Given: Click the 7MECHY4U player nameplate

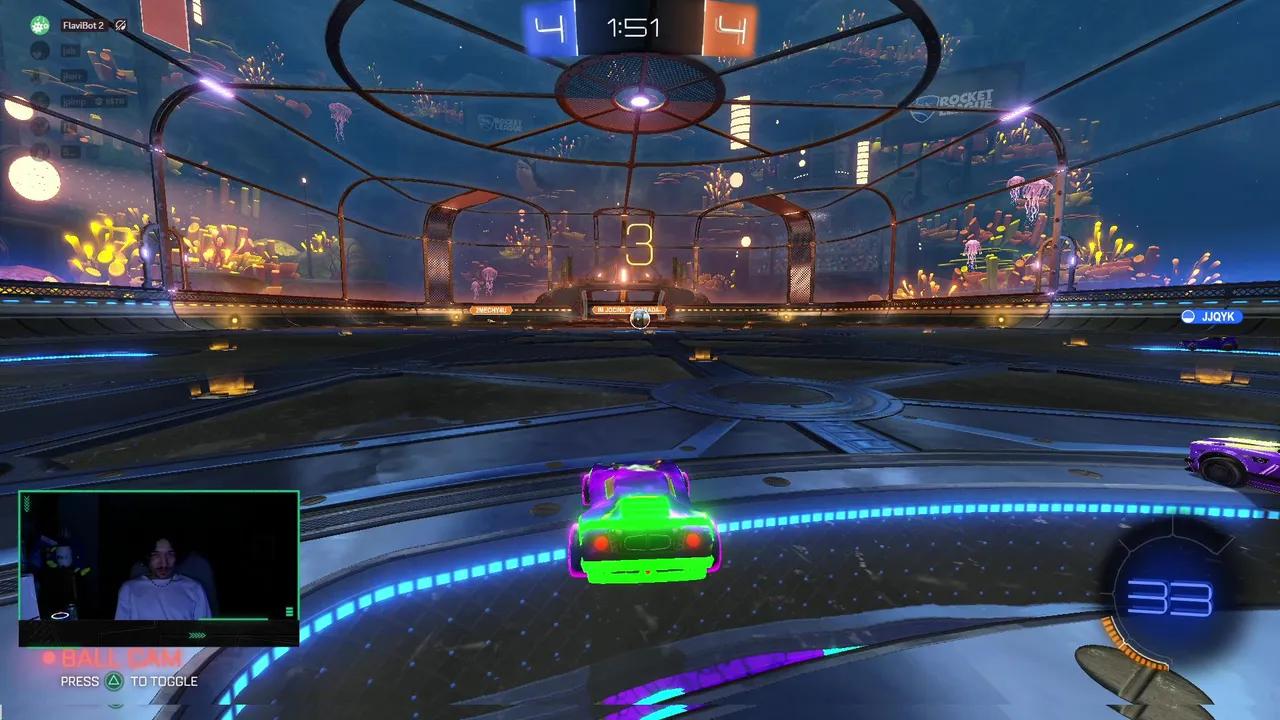Looking at the screenshot, I should point(491,311).
